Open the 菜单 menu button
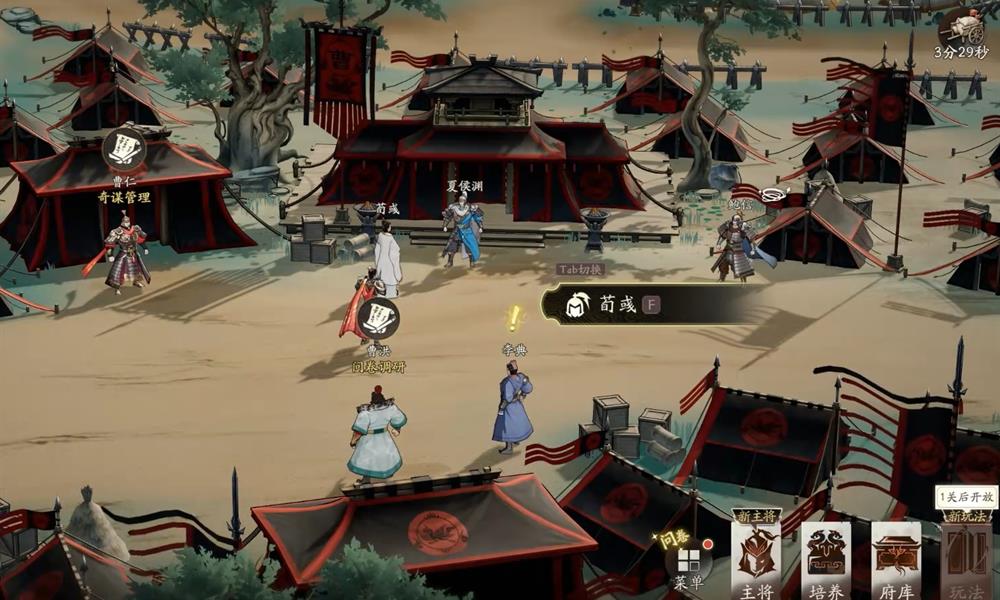Viewport: 1000px width, 600px height. click(689, 561)
